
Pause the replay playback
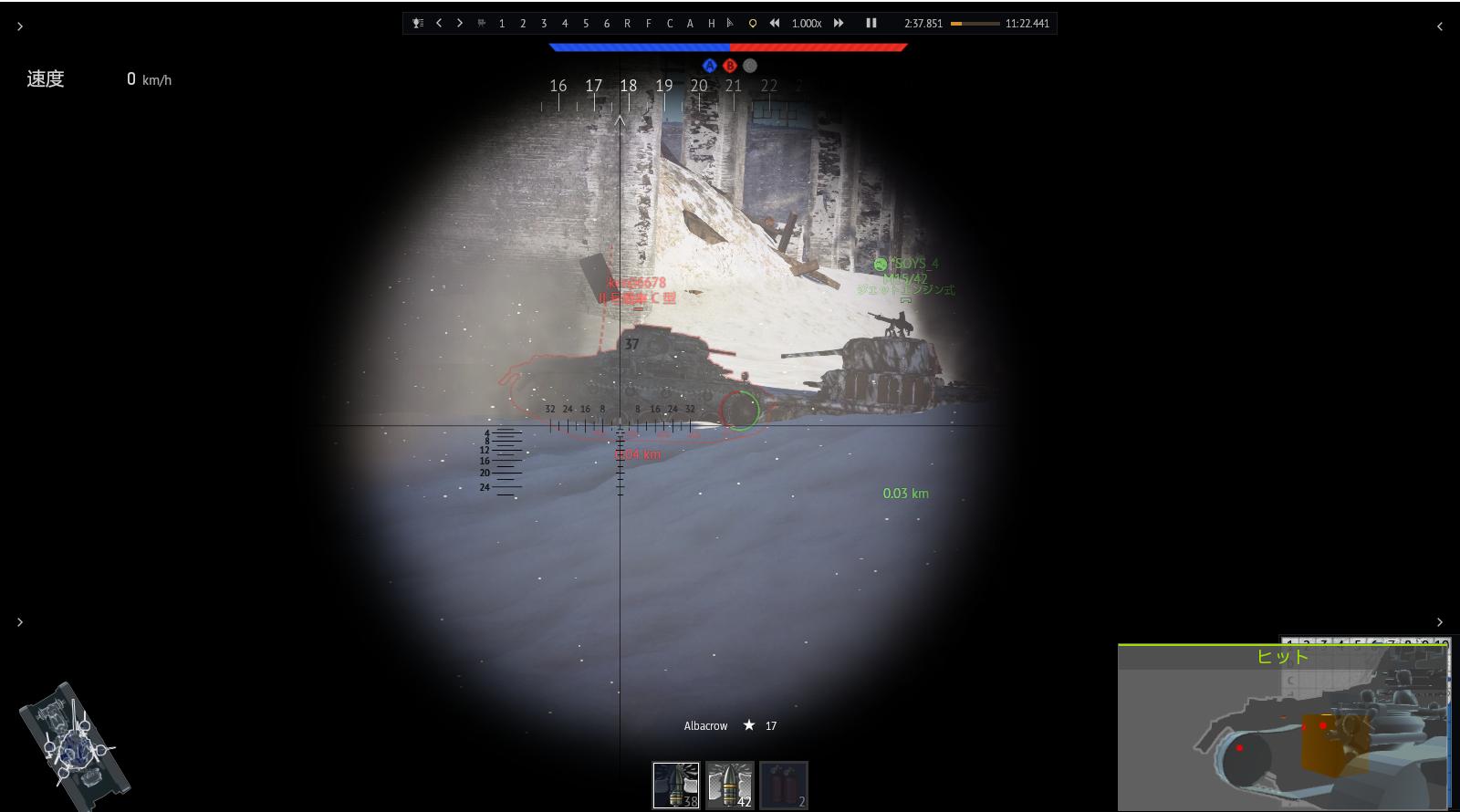pyautogui.click(x=871, y=22)
